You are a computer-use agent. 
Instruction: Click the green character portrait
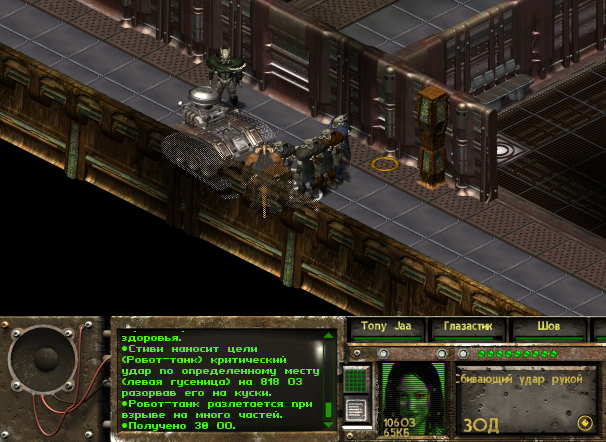(x=414, y=396)
